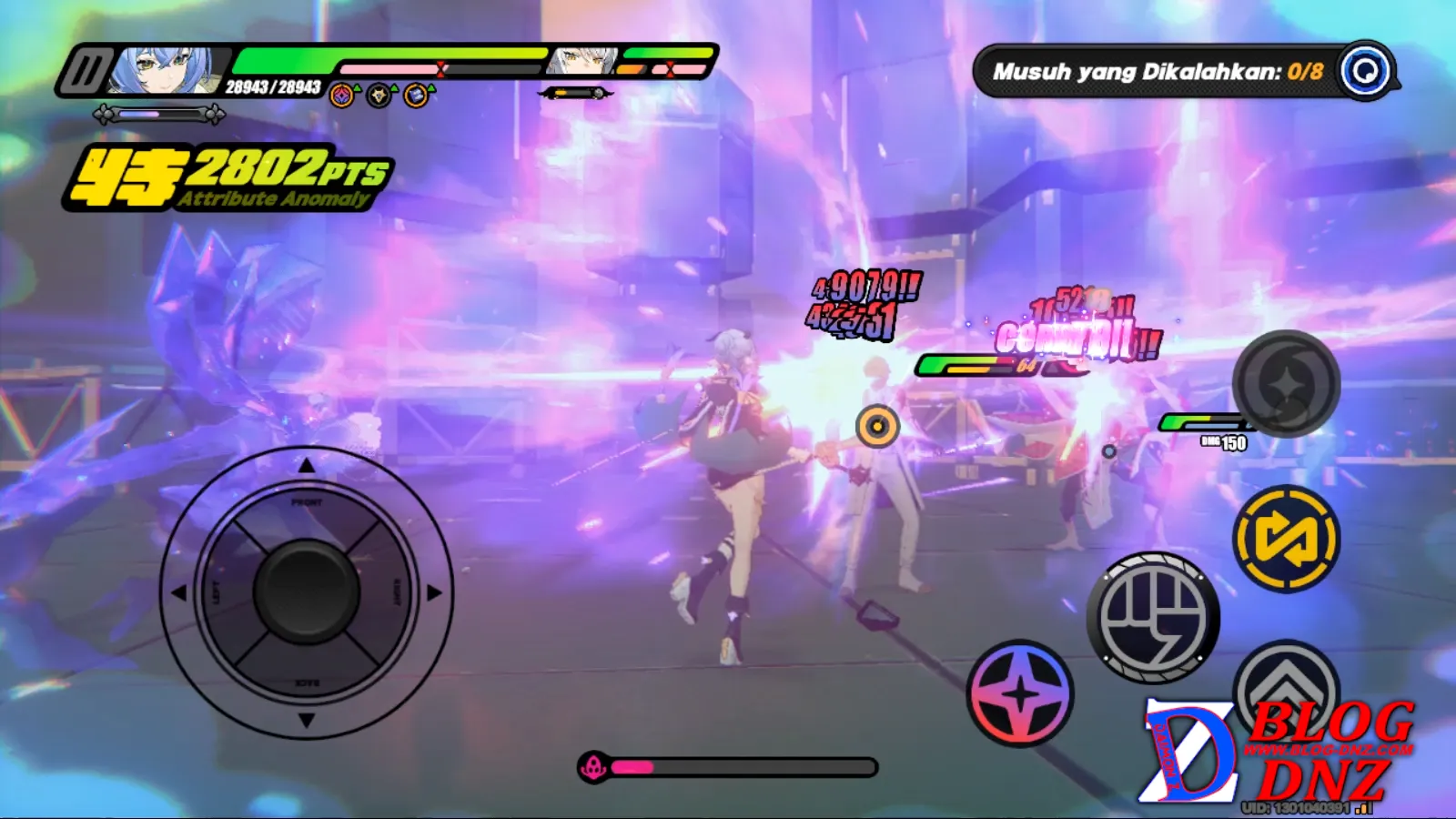Use the ultimate ability button
The height and width of the screenshot is (819, 1456).
[1286, 384]
